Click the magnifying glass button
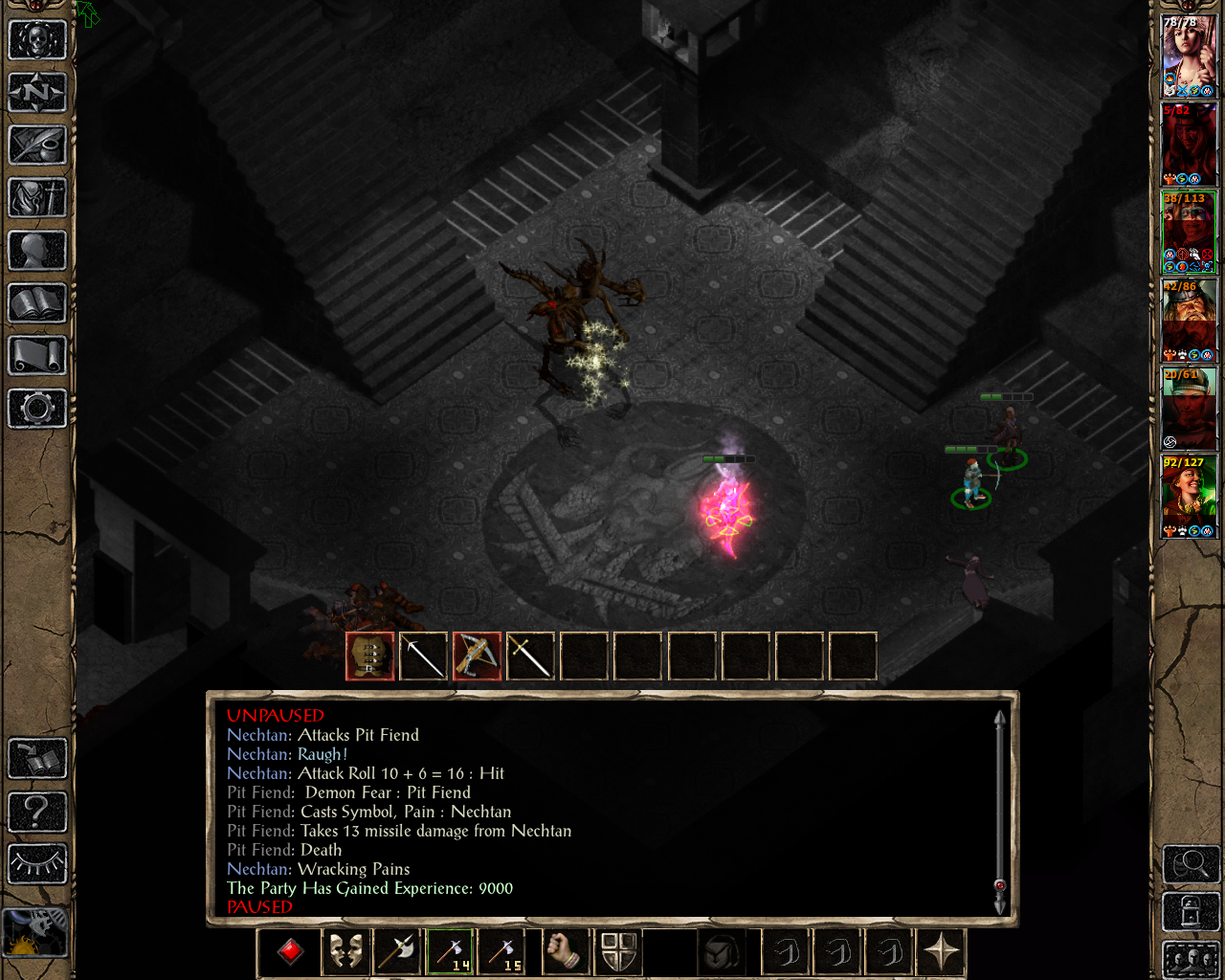The image size is (1225, 980). 1190,865
